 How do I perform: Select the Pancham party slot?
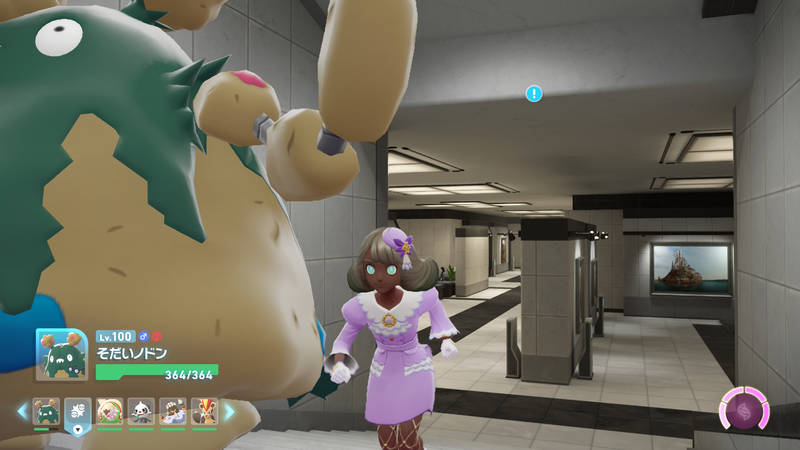click(x=141, y=411)
